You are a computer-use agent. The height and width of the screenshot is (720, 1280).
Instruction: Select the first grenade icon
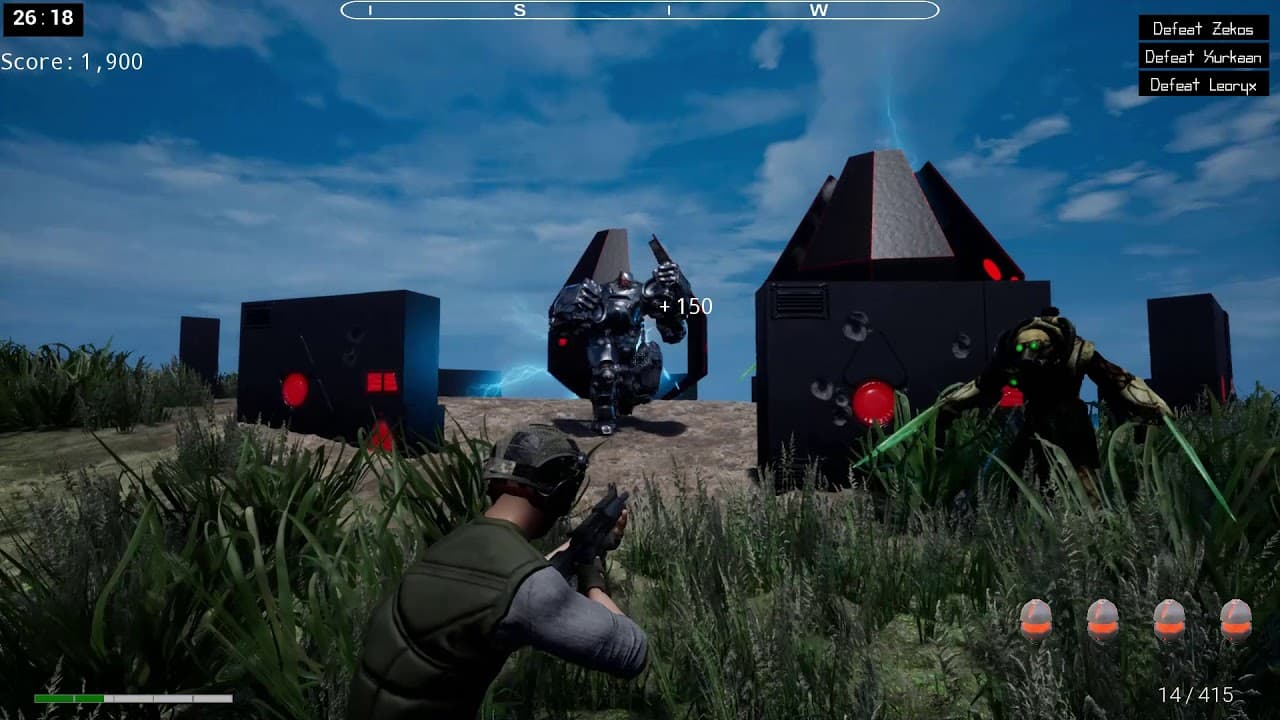tap(1037, 620)
